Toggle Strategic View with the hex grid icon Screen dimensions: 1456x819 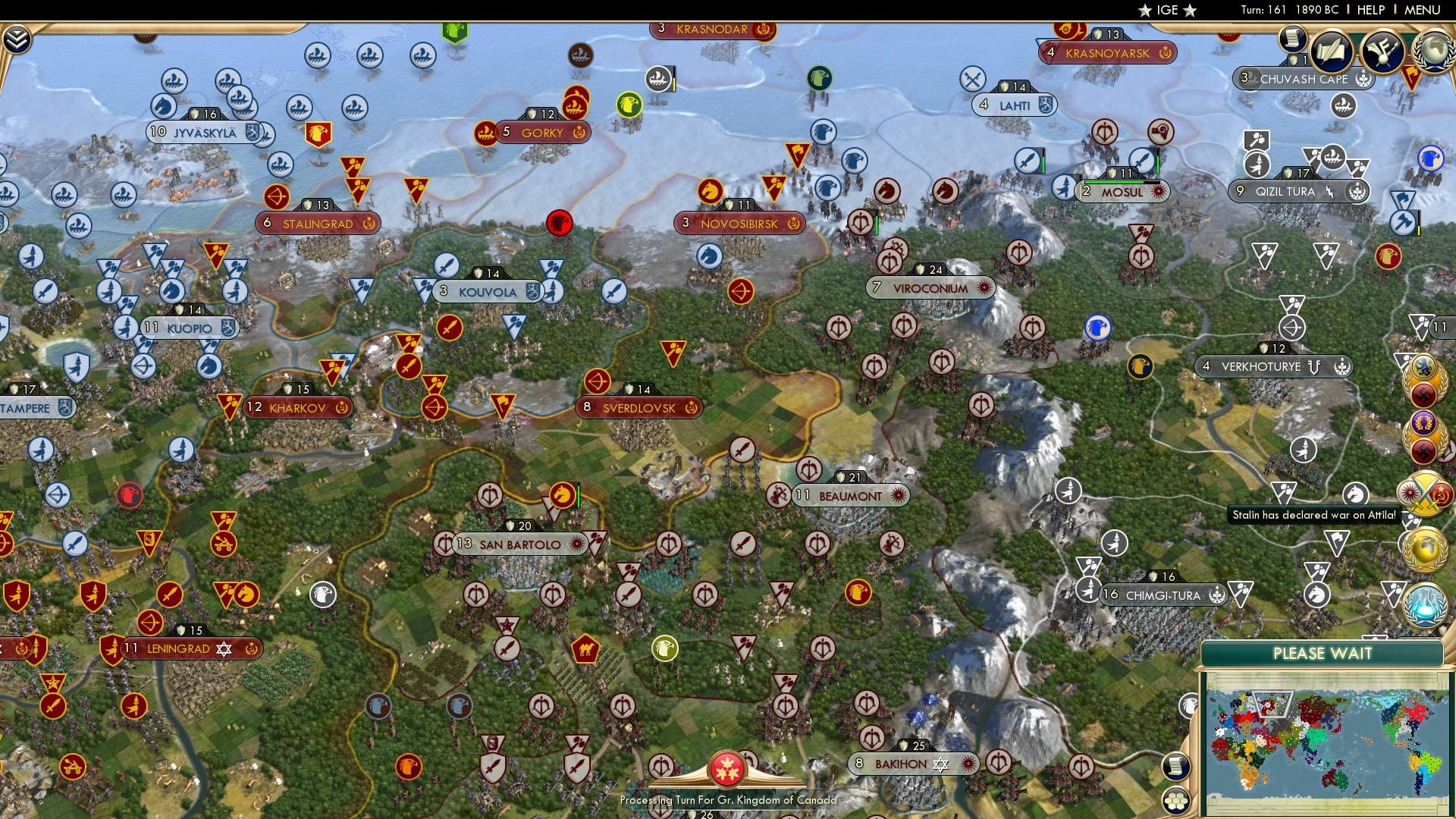[x=1176, y=800]
